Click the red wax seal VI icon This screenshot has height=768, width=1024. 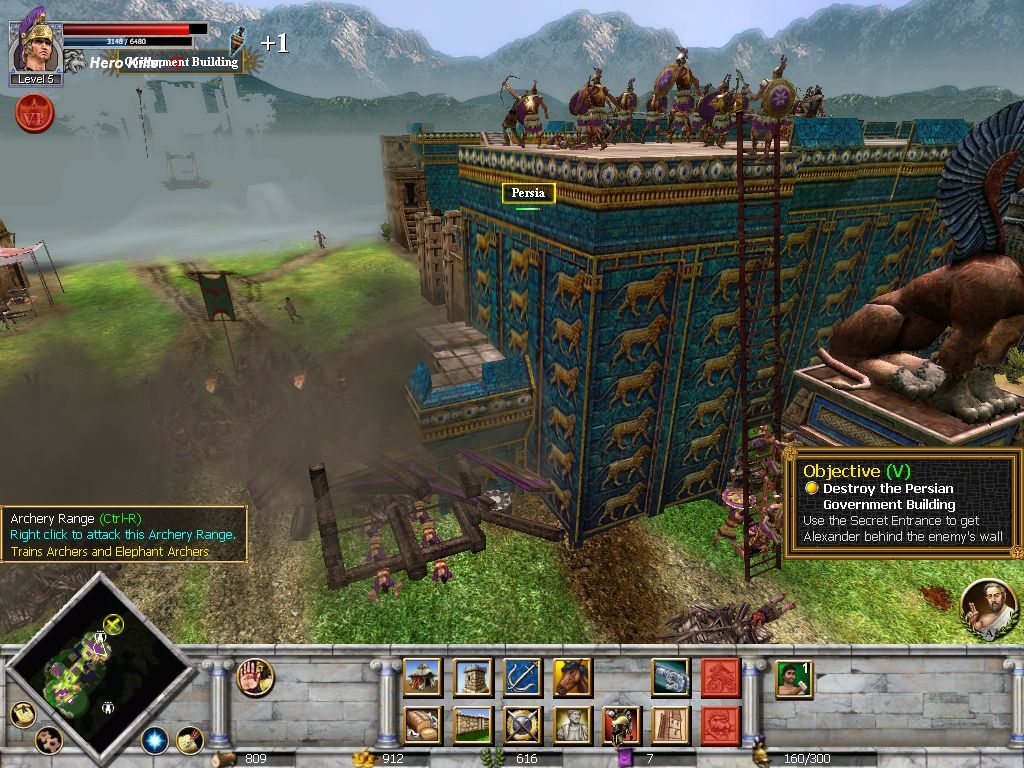(35, 113)
